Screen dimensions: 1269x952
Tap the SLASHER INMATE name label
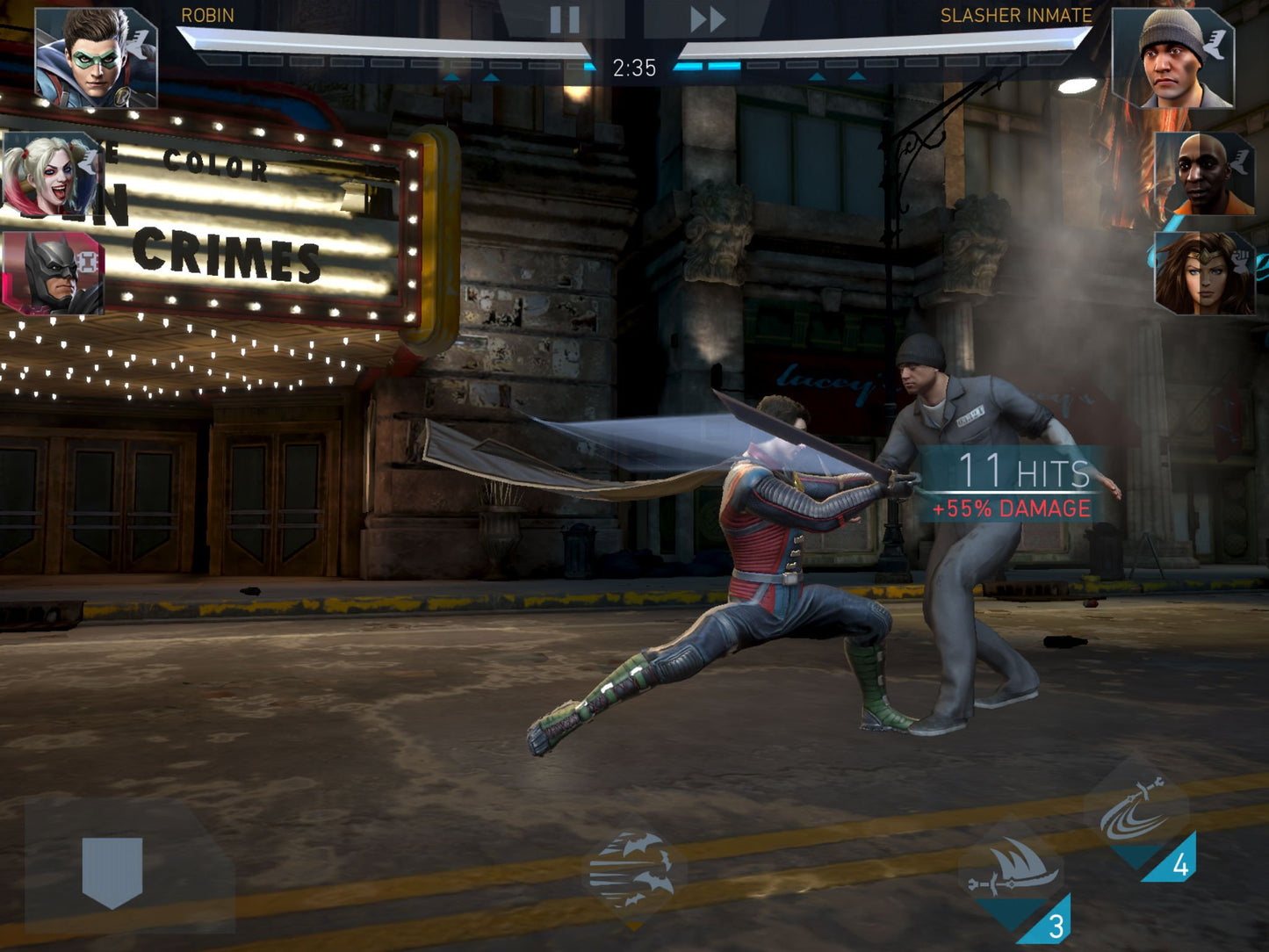click(1014, 14)
